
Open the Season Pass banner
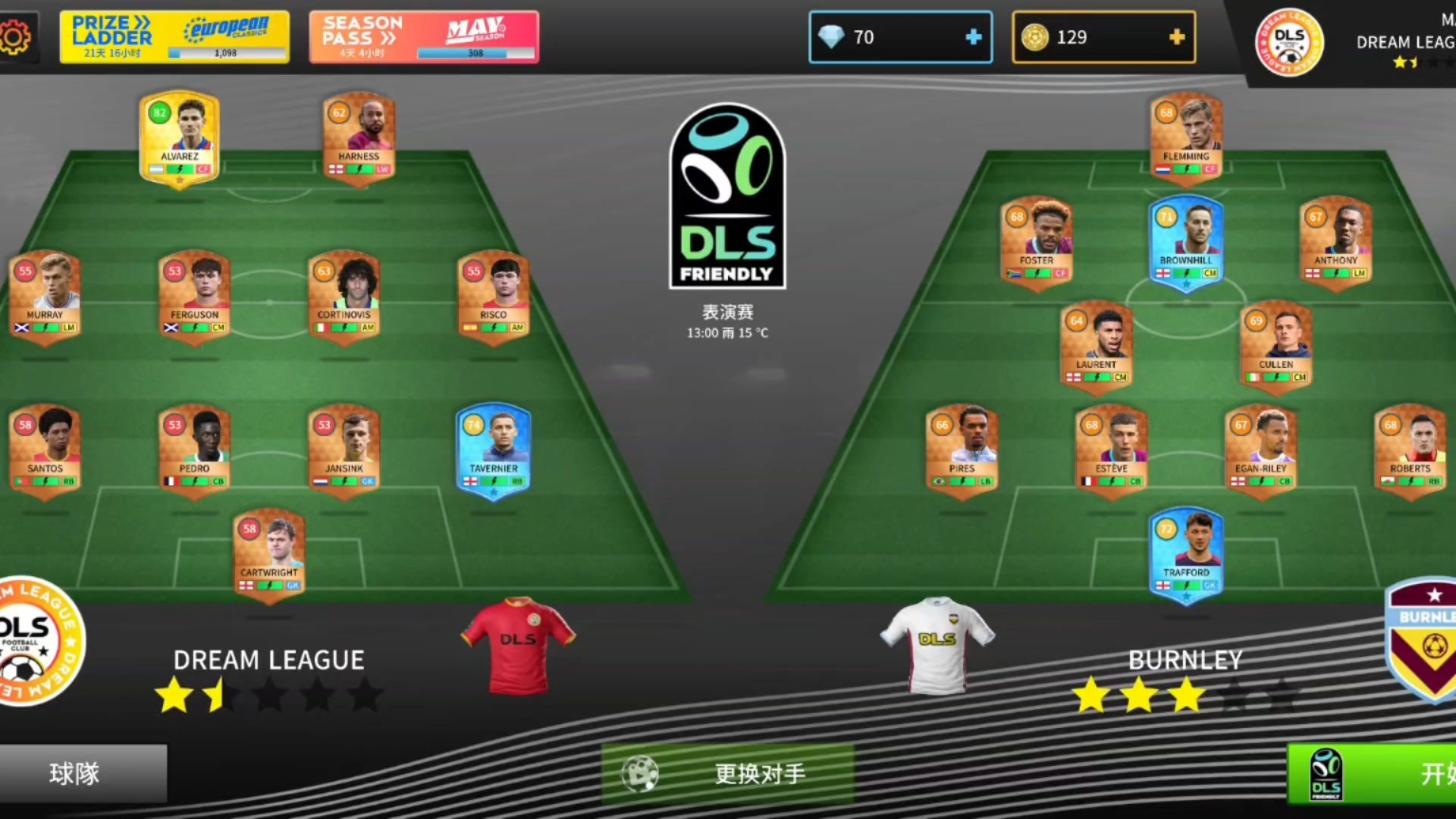click(x=423, y=36)
